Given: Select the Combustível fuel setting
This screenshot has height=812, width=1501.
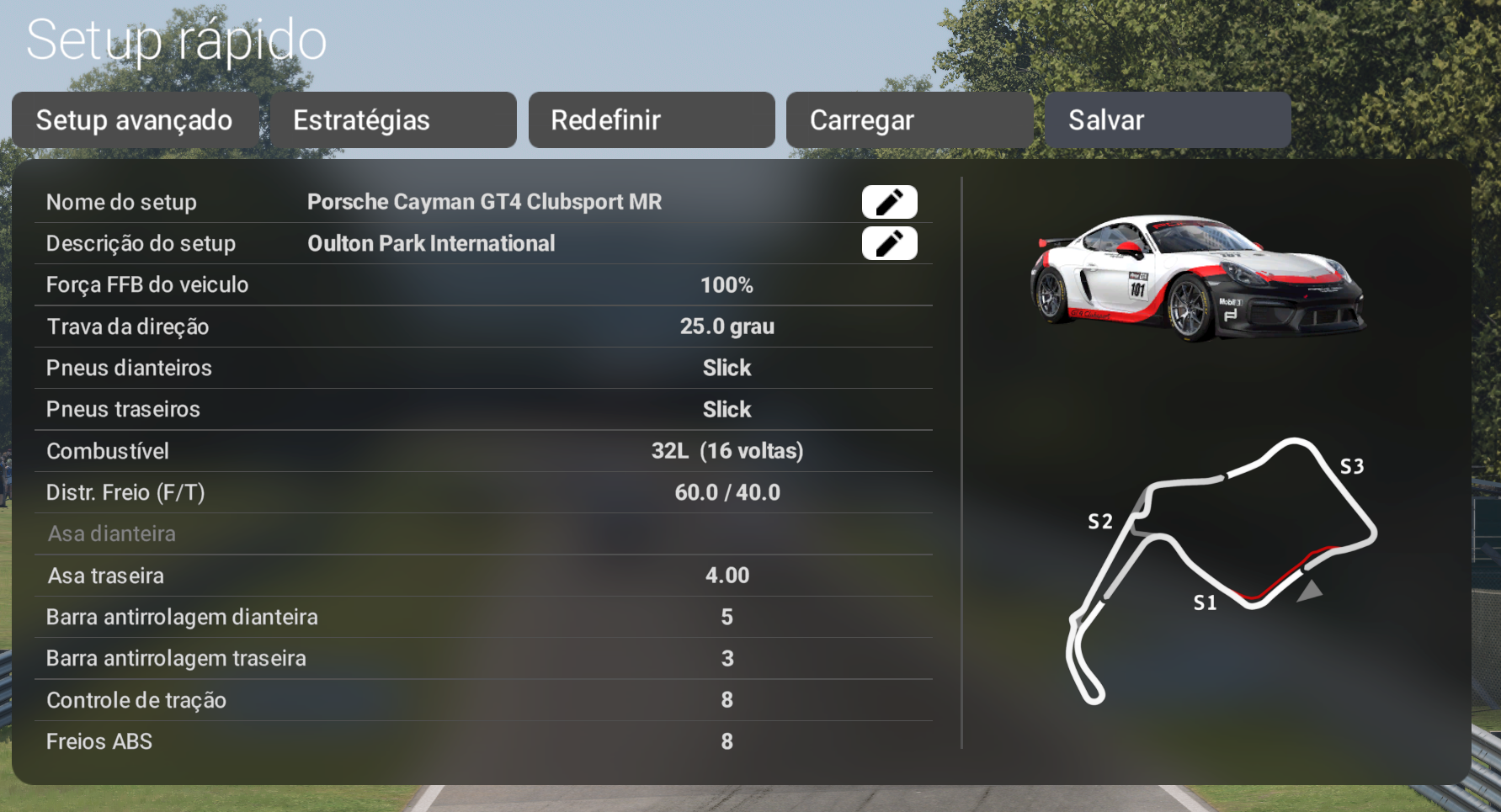Looking at the screenshot, I should (483, 451).
